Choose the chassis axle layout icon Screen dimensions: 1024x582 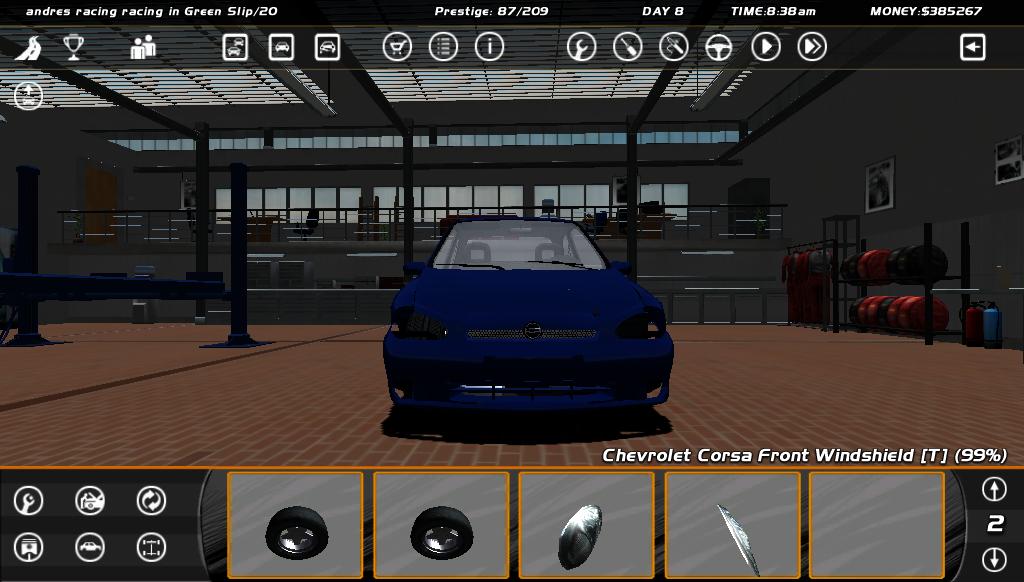coord(151,547)
